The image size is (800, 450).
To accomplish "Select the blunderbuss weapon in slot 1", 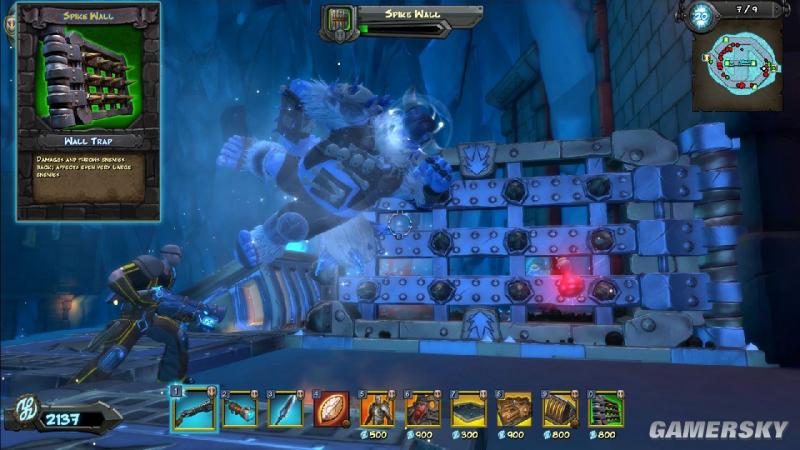I will tap(192, 409).
